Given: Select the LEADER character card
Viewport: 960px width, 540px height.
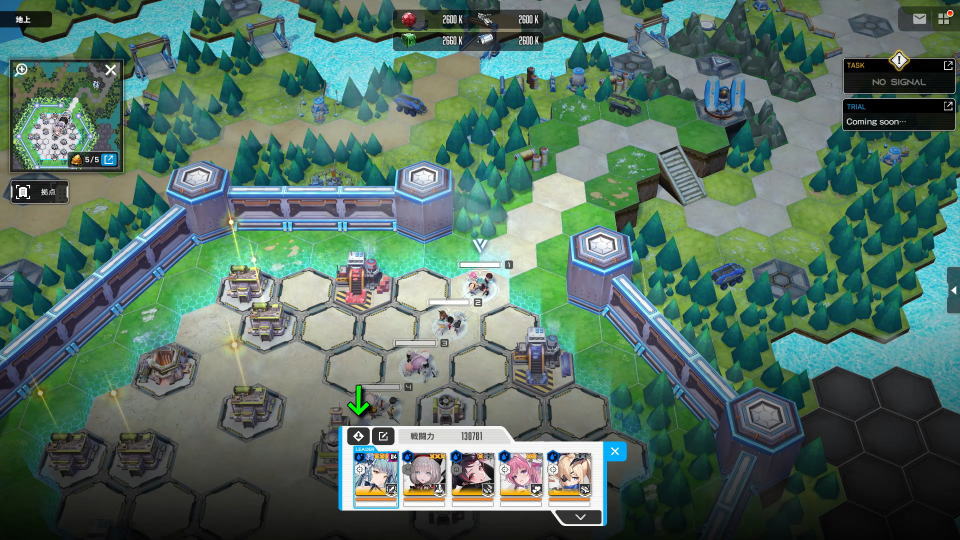Looking at the screenshot, I should coord(376,474).
